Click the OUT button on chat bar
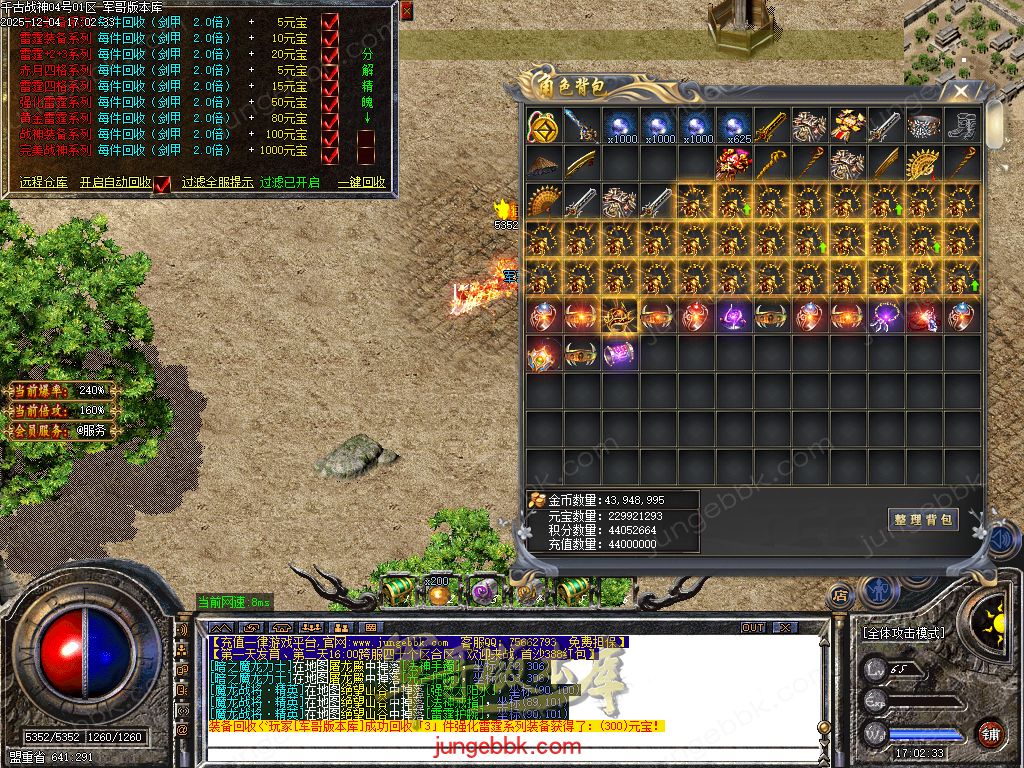Screen dimensions: 1024x768 (x=753, y=627)
